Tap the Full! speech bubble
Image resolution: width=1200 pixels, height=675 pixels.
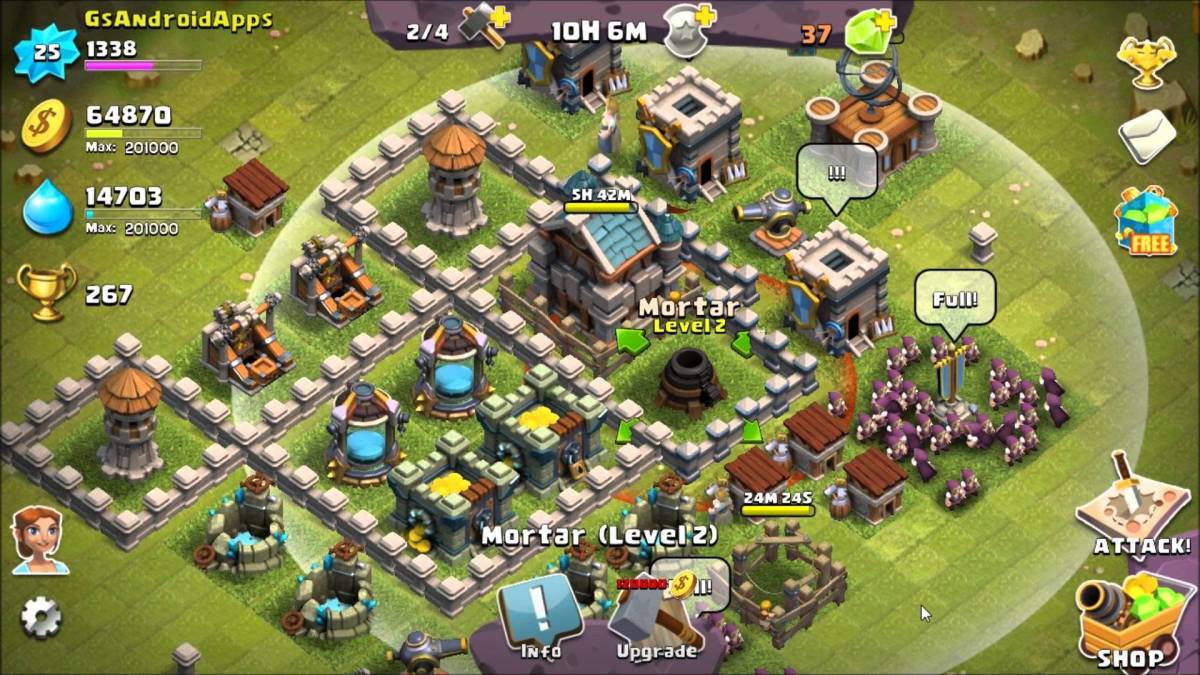955,300
